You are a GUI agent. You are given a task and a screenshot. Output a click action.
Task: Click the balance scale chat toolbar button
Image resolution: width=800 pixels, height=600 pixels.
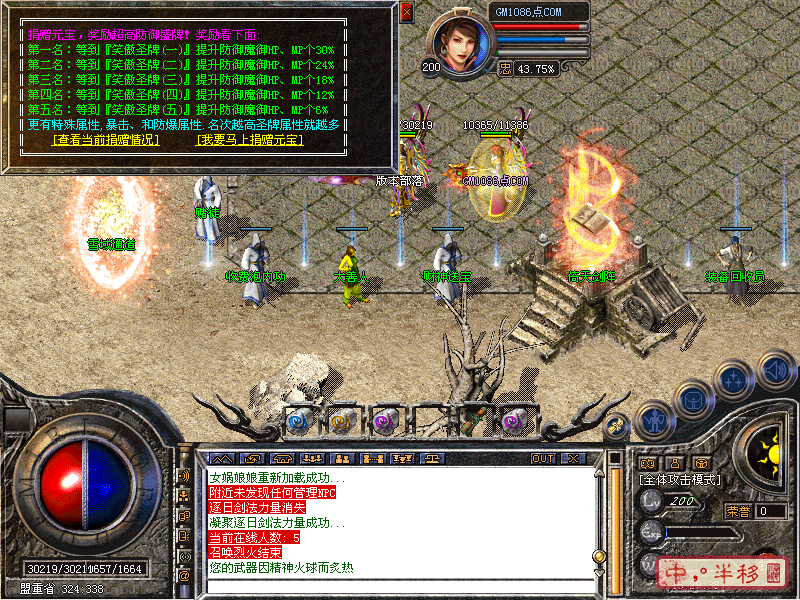pos(433,458)
